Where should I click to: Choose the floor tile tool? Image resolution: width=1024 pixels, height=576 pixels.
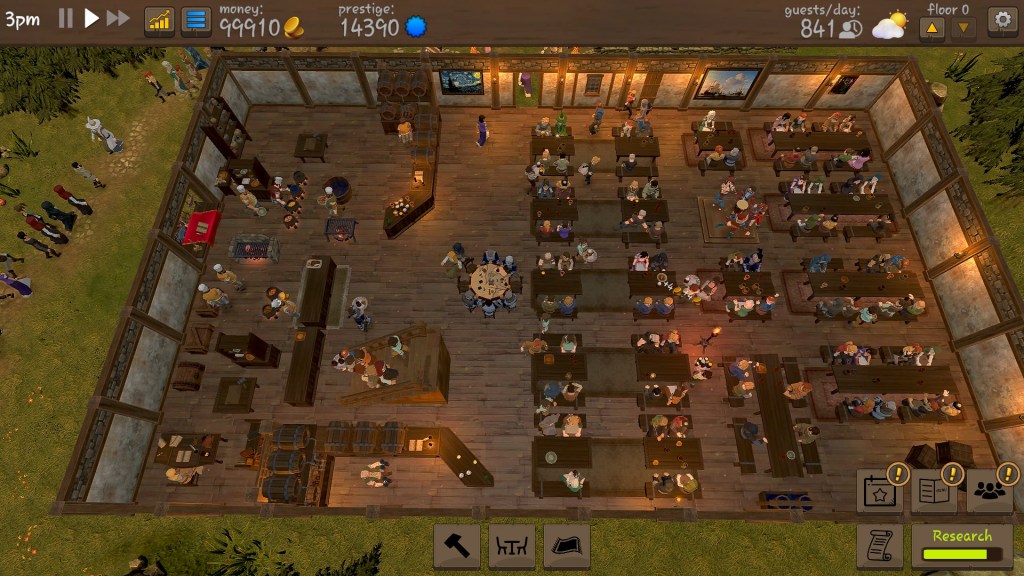(x=567, y=546)
